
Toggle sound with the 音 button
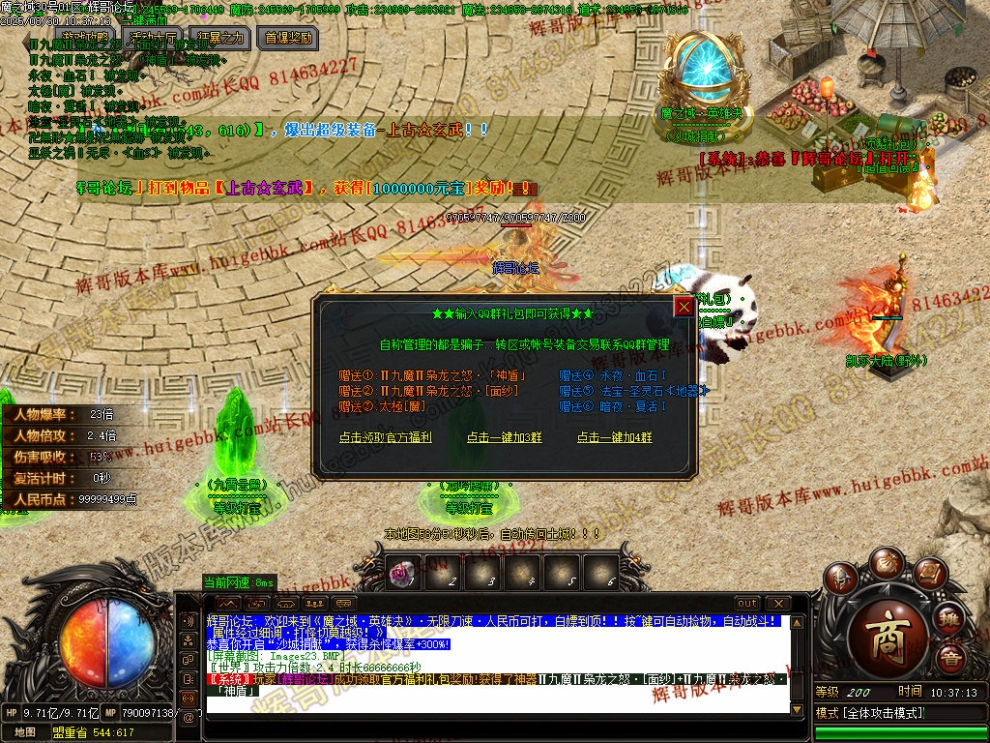tap(950, 659)
